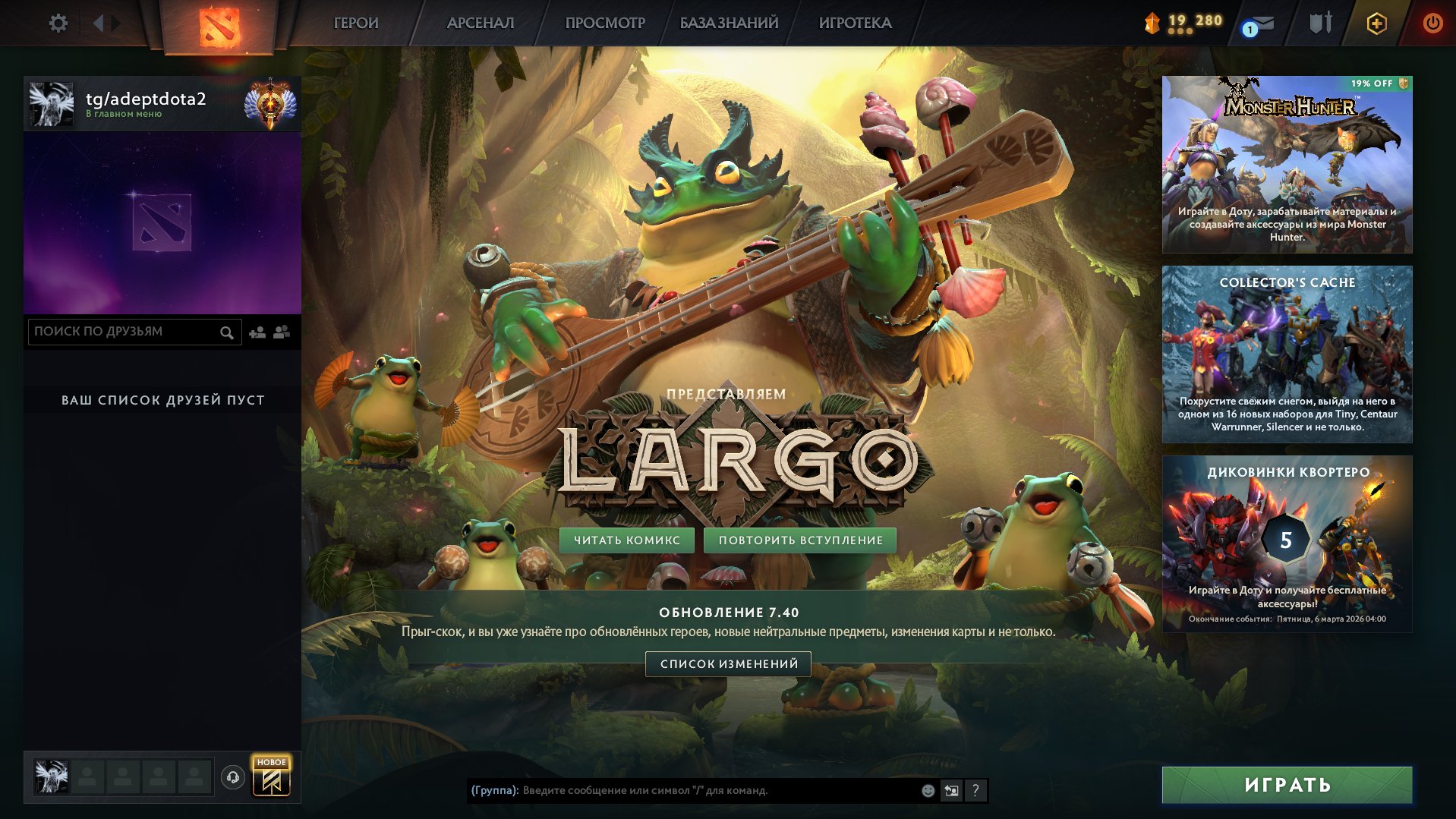1456x819 pixels.
Task: Click the back navigation arrow near Dota logo
Action: point(98,23)
